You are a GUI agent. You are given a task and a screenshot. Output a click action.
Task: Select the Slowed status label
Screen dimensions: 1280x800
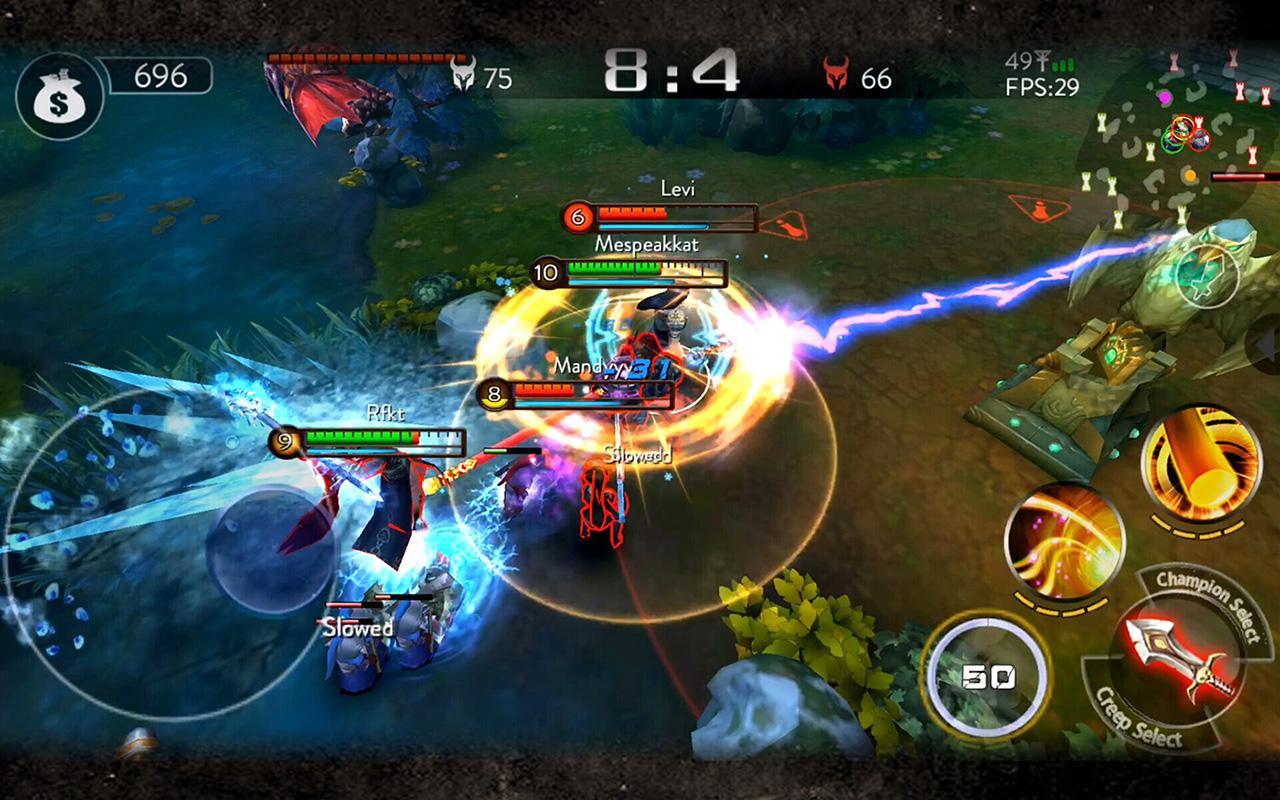(355, 630)
